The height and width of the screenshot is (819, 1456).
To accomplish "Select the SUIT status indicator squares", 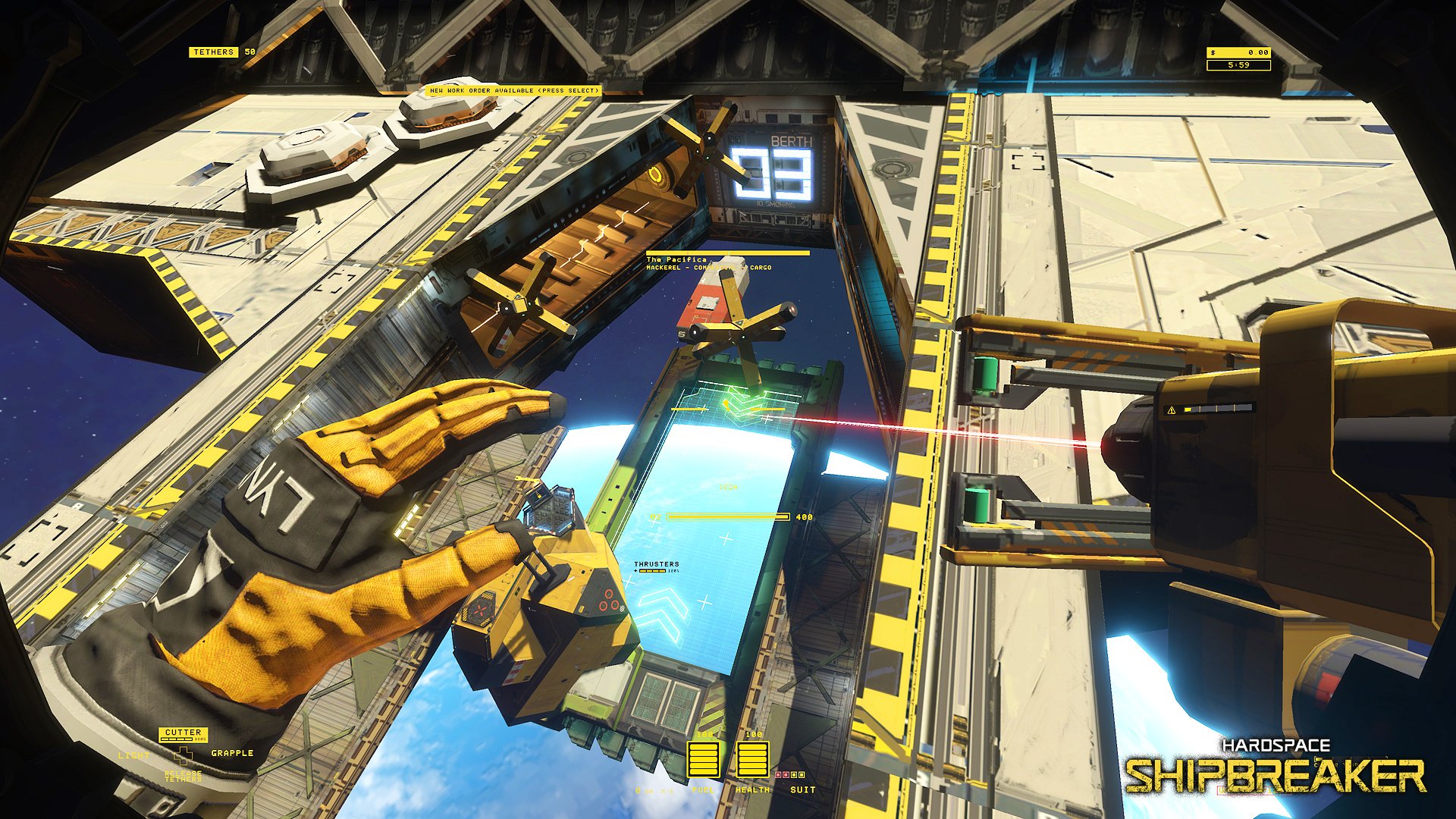I will (789, 774).
